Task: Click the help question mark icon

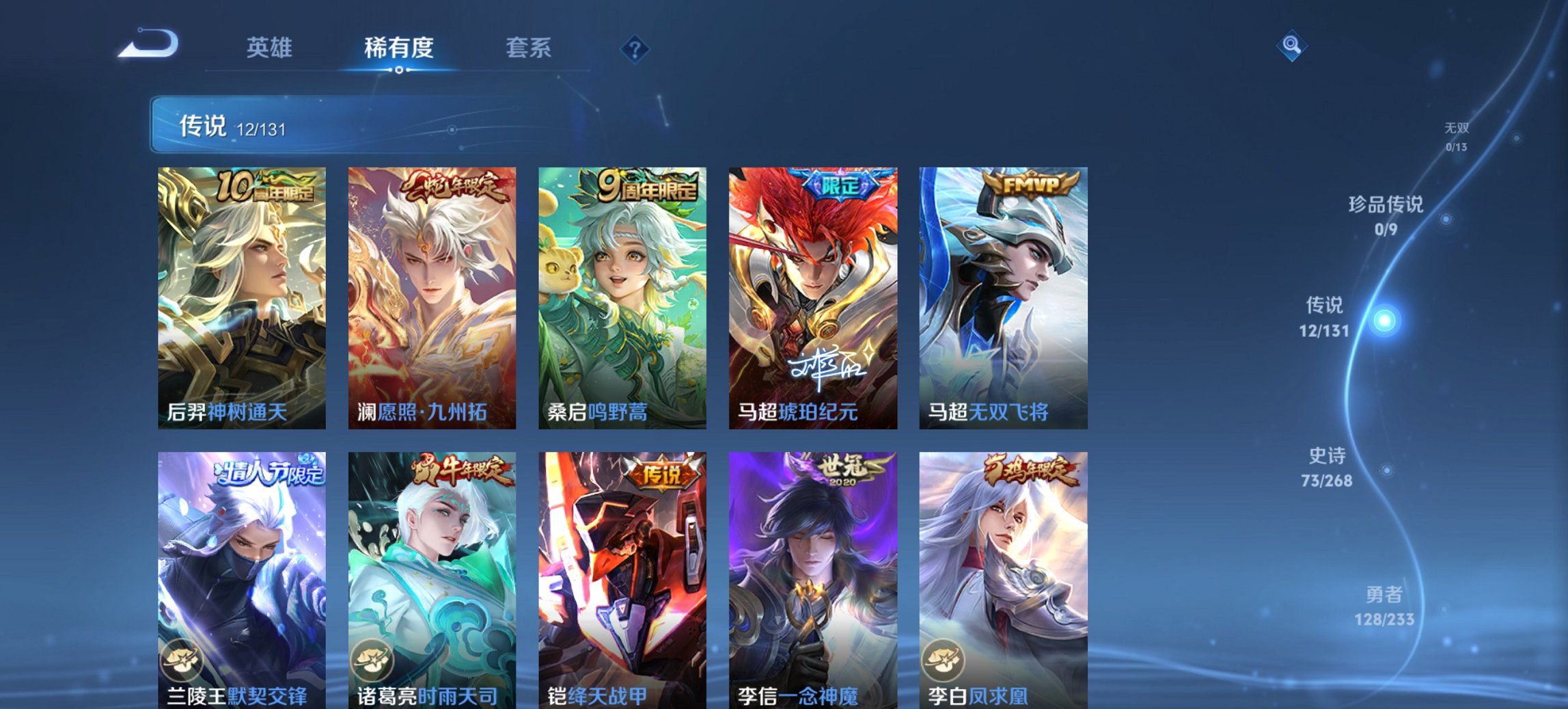Action: tap(636, 48)
